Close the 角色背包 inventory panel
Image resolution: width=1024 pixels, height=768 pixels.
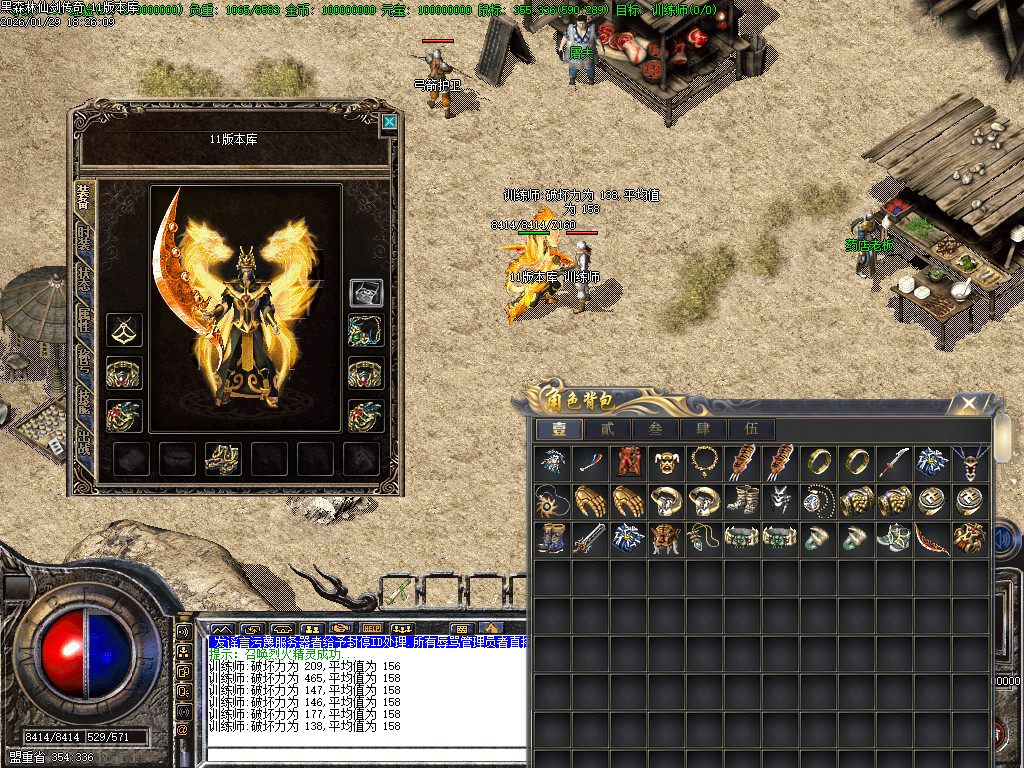(967, 404)
